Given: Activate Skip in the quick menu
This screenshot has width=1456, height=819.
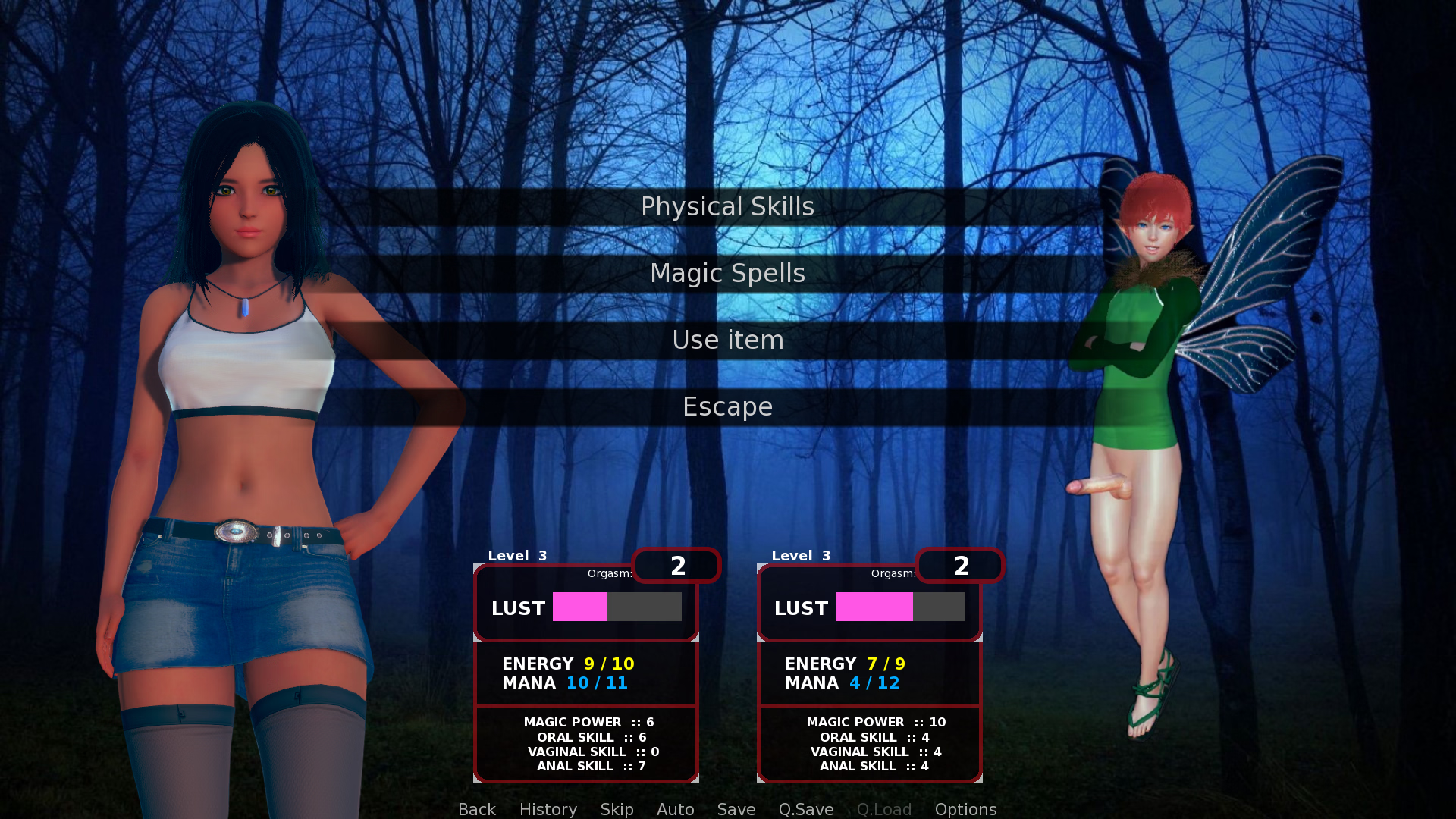Looking at the screenshot, I should (x=617, y=809).
